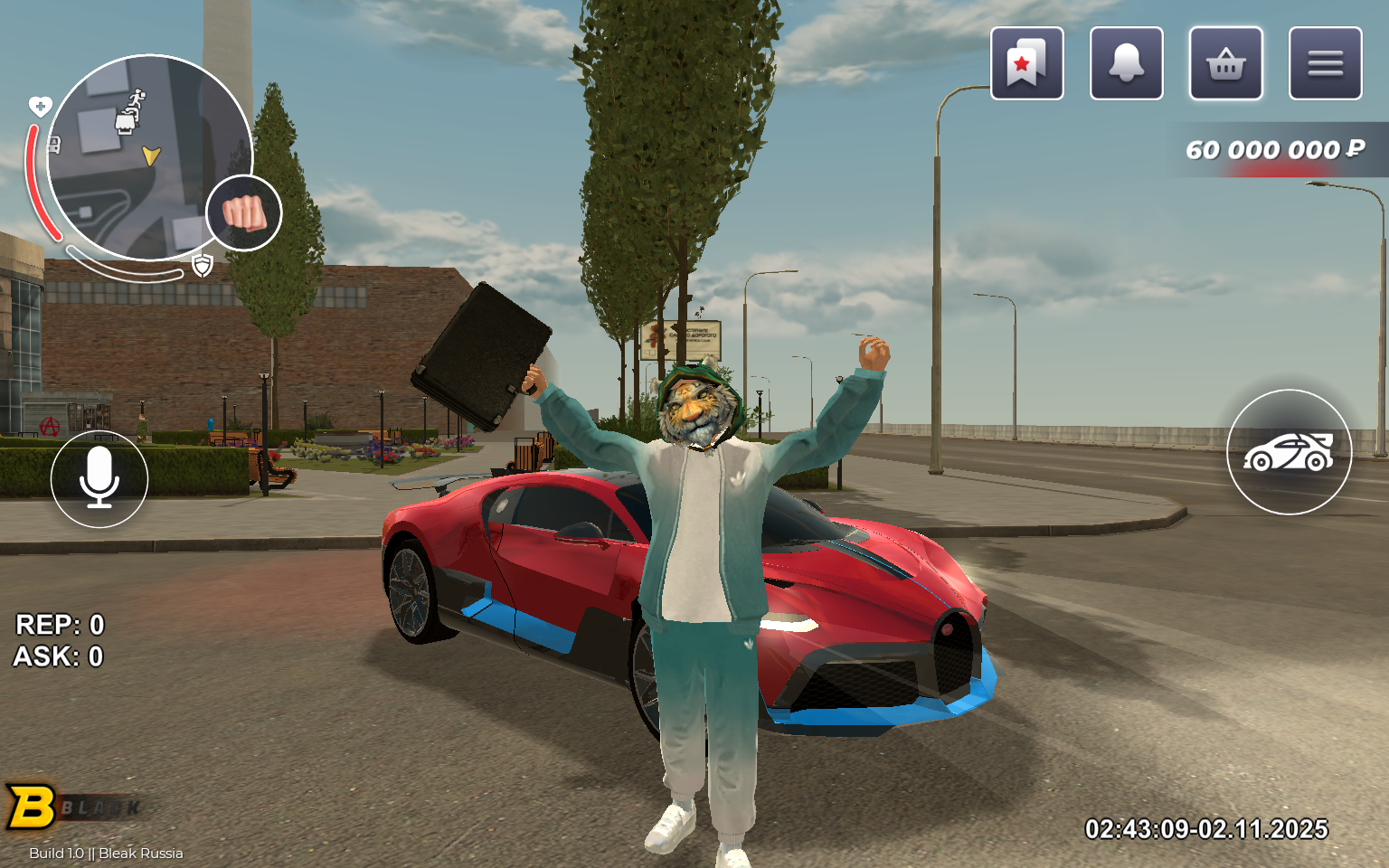Screen dimensions: 1389x868
Task: Open the starred bookmark quests button
Action: 1026,63
